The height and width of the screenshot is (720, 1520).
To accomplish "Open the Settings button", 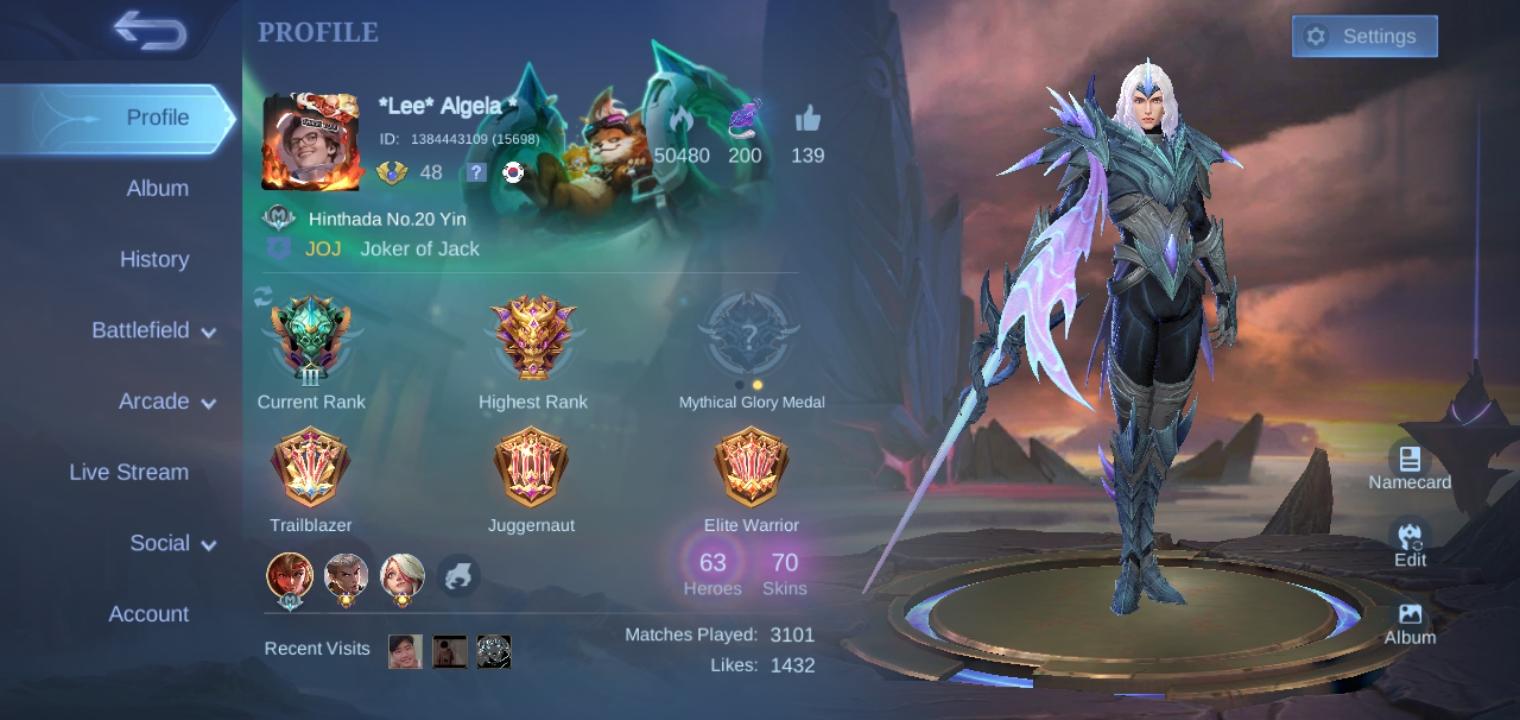I will [1365, 36].
